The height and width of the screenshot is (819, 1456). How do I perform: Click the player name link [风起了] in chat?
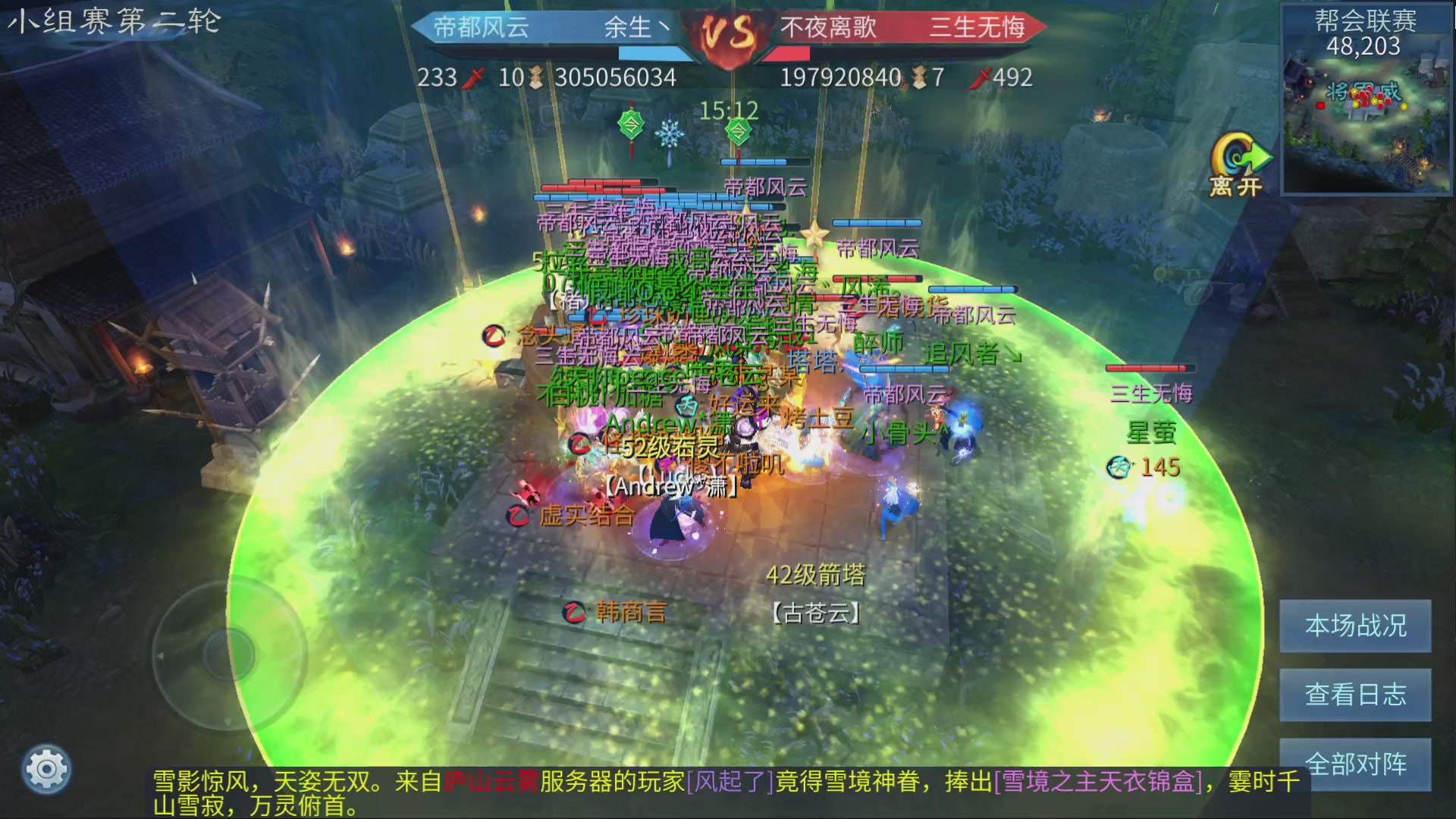(730, 778)
